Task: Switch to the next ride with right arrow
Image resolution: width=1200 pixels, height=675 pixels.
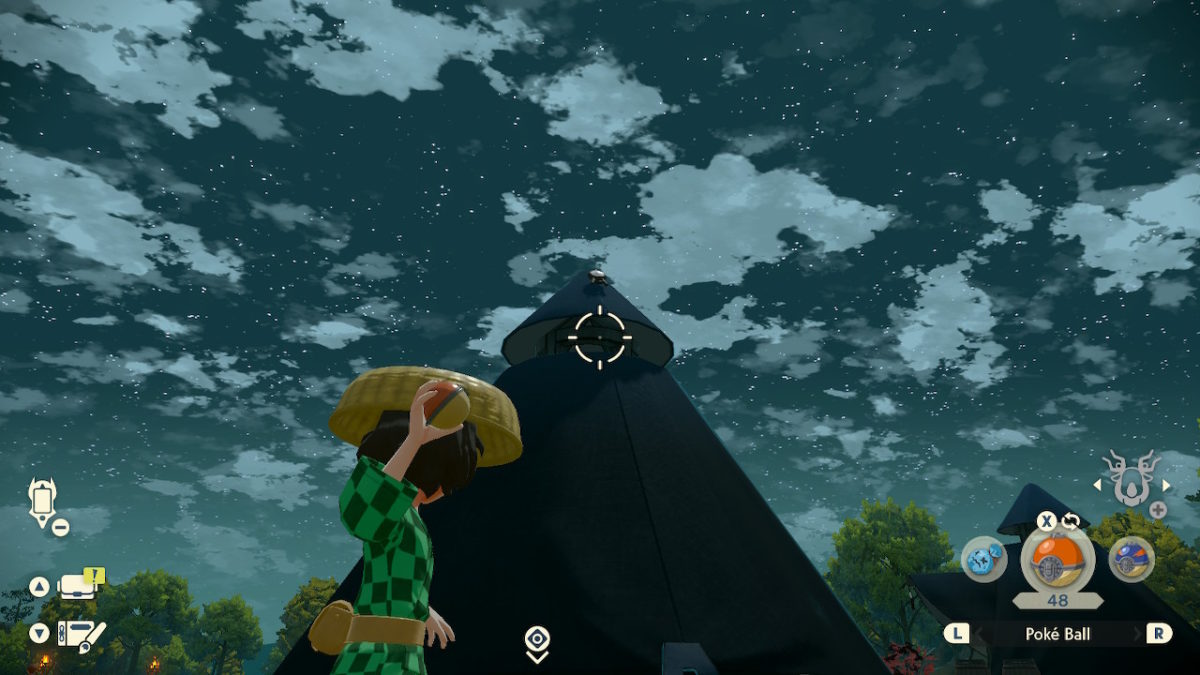Action: click(1165, 485)
